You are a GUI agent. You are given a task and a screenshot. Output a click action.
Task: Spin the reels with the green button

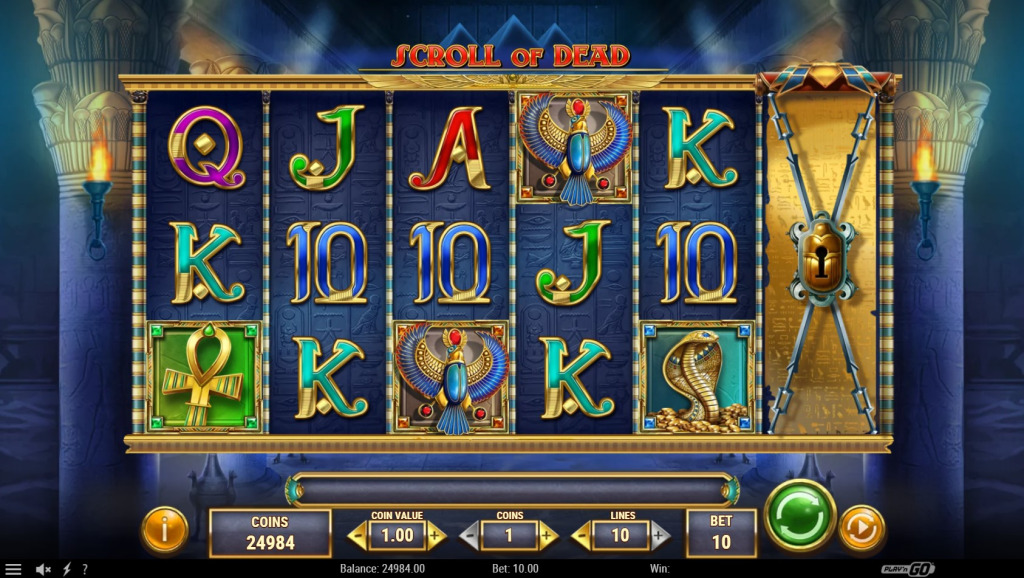click(800, 515)
